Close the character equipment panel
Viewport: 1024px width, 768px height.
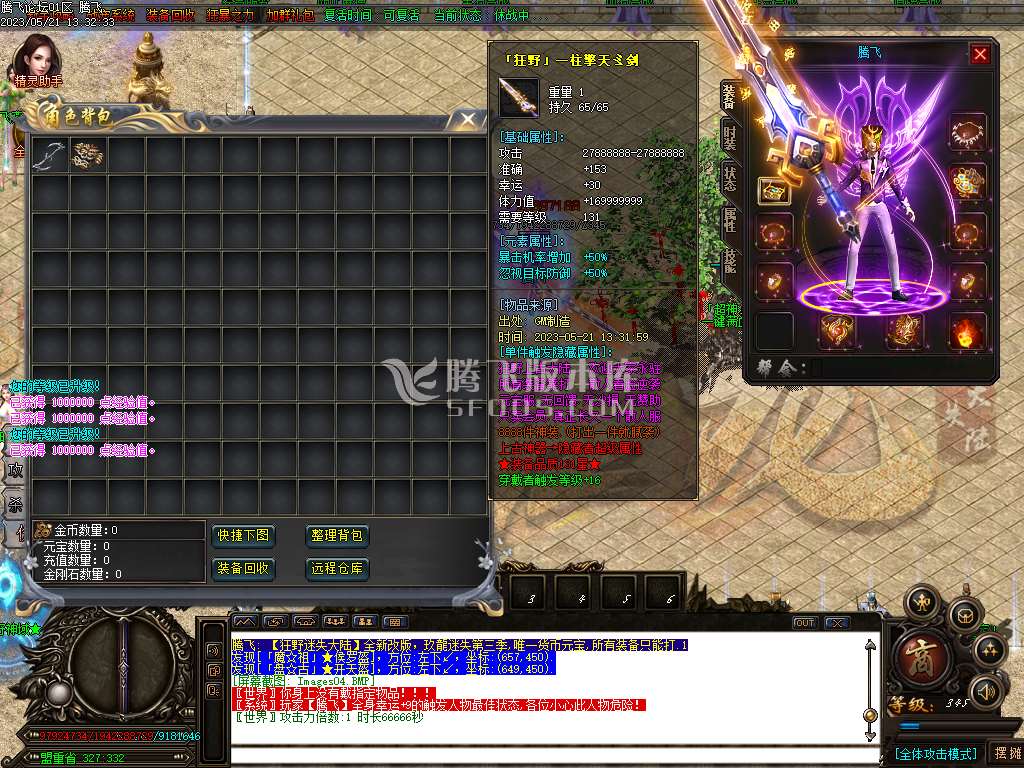tap(980, 54)
